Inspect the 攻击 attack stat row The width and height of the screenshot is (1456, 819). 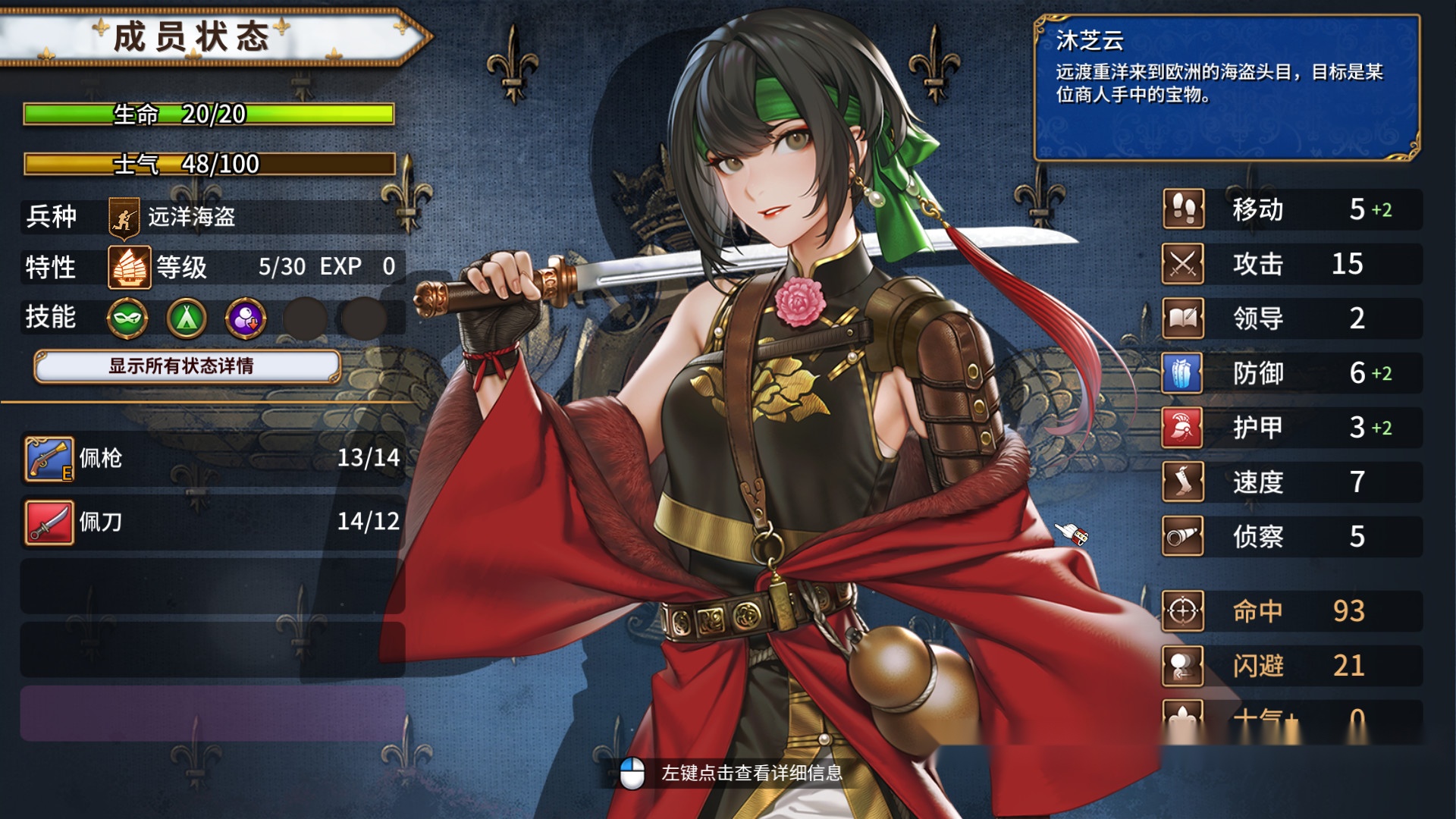[x=1291, y=264]
